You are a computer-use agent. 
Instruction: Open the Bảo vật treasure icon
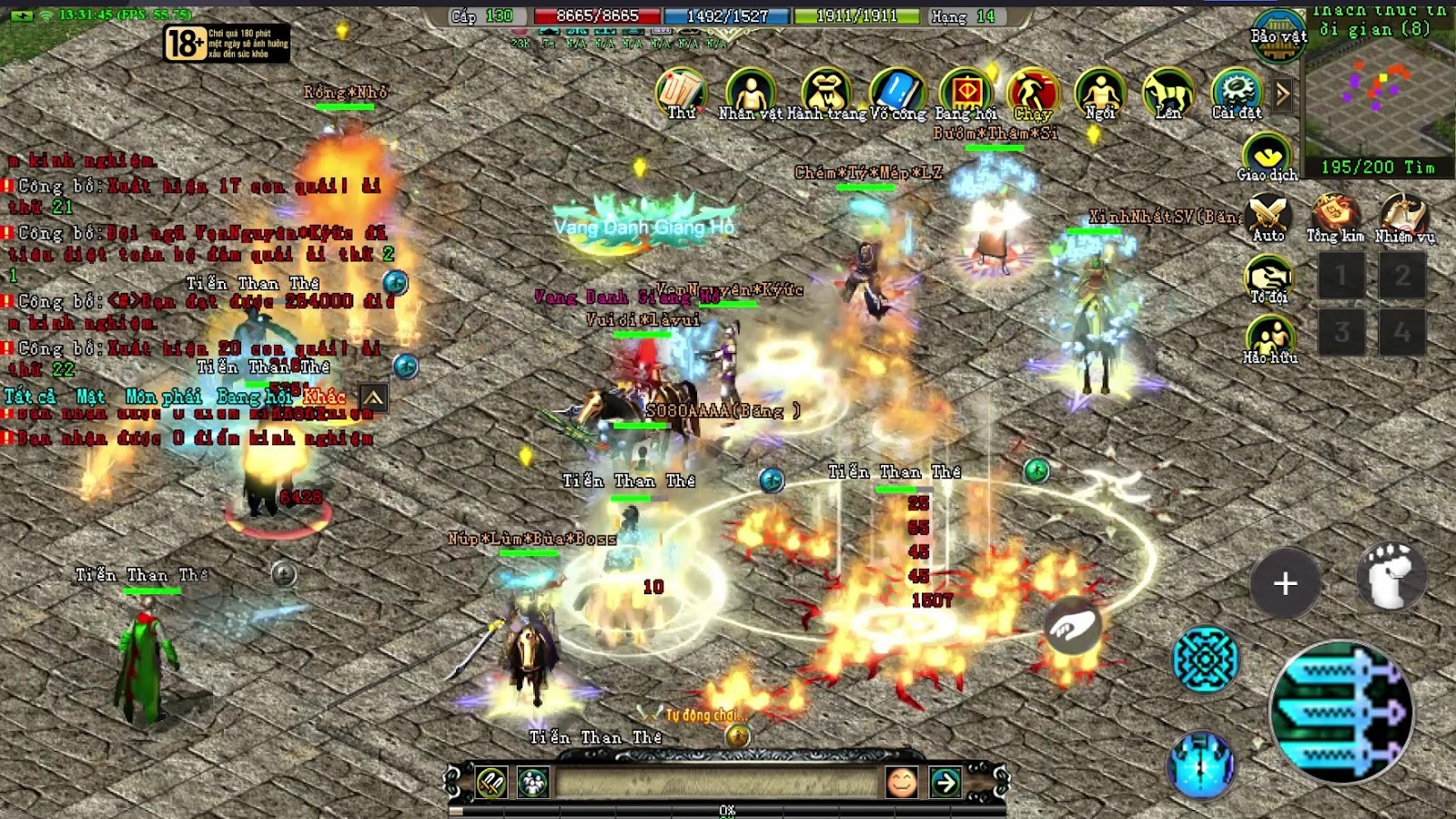click(1279, 35)
